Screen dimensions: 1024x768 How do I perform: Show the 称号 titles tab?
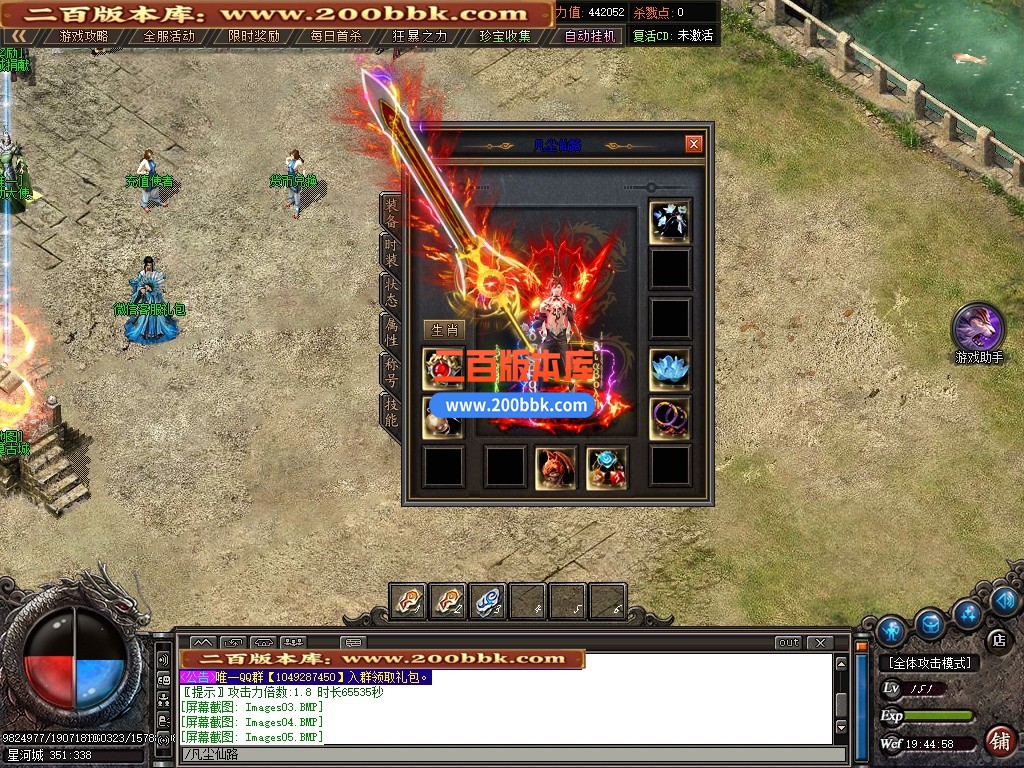391,371
